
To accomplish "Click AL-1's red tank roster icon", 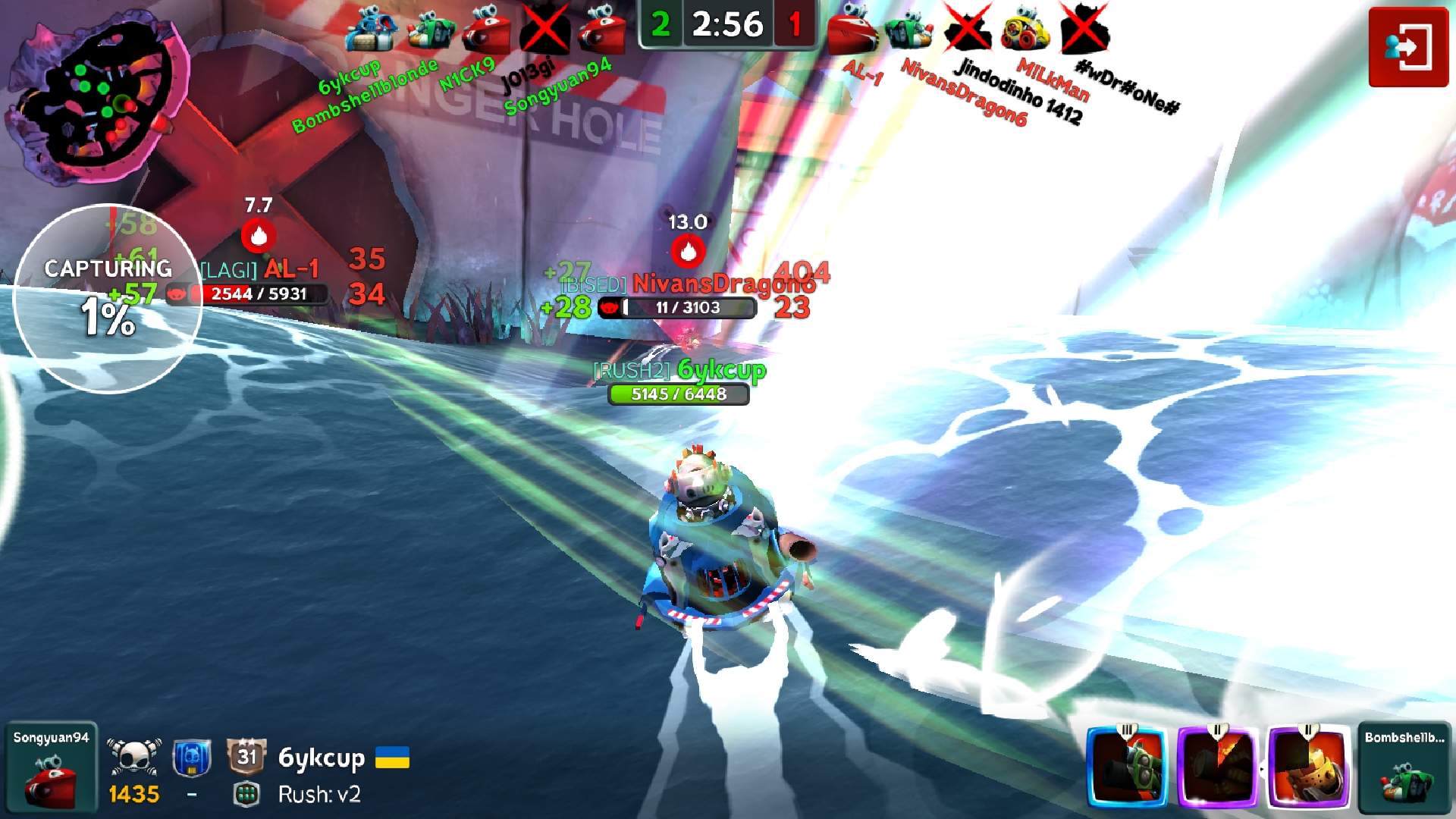I will coord(852,30).
